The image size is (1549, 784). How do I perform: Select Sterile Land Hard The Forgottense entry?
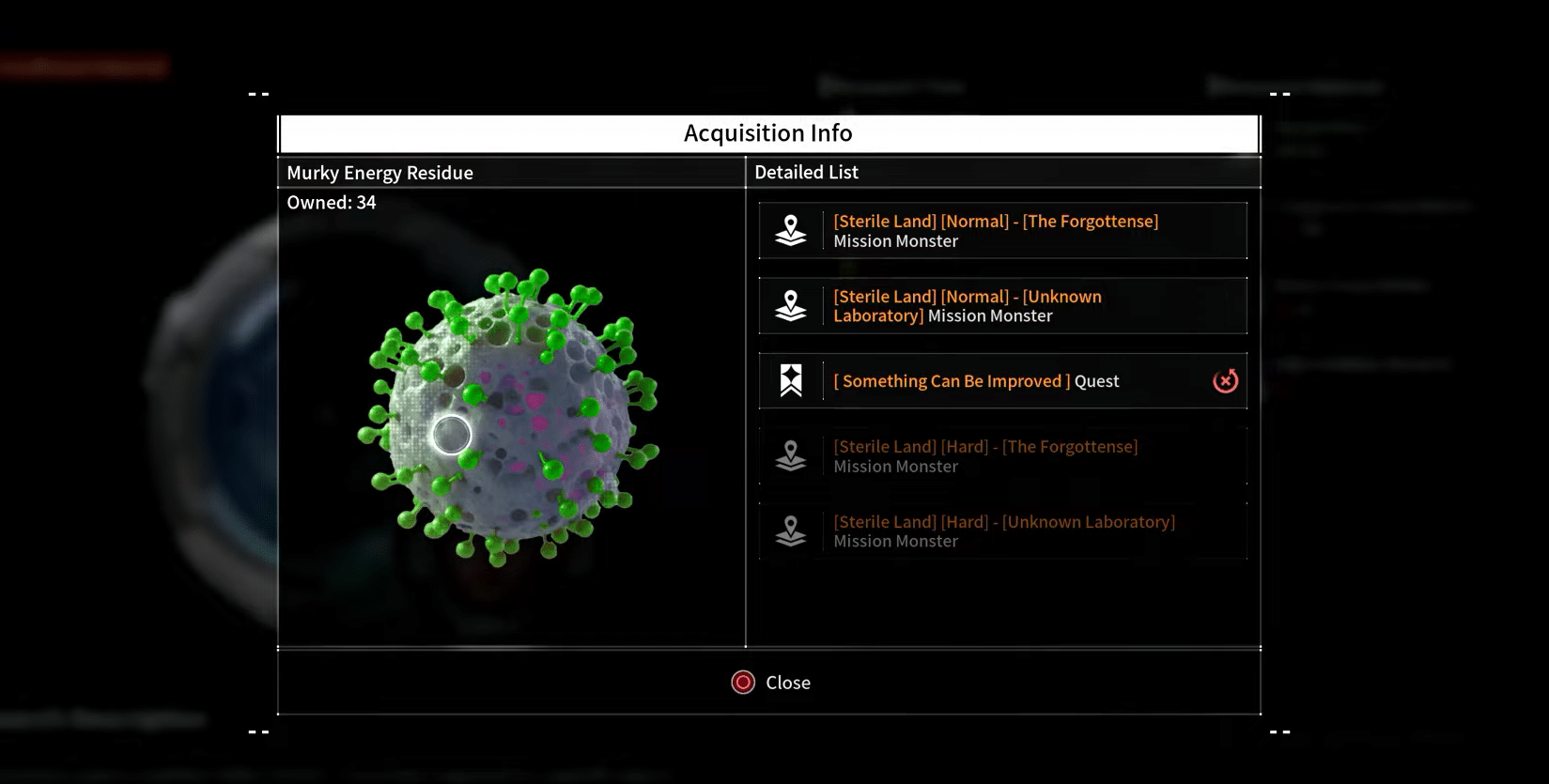[x=1002, y=456]
